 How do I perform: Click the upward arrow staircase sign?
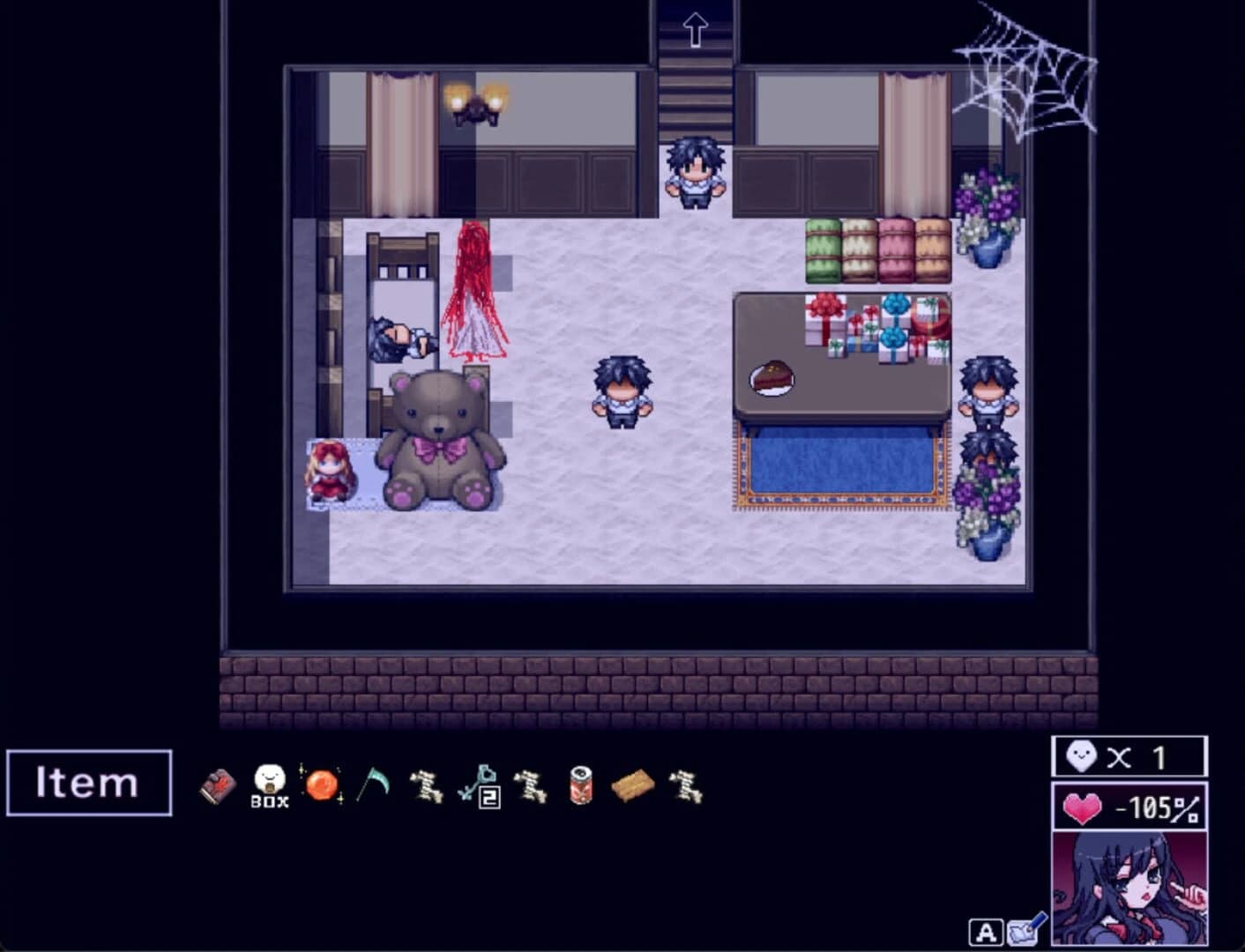695,27
